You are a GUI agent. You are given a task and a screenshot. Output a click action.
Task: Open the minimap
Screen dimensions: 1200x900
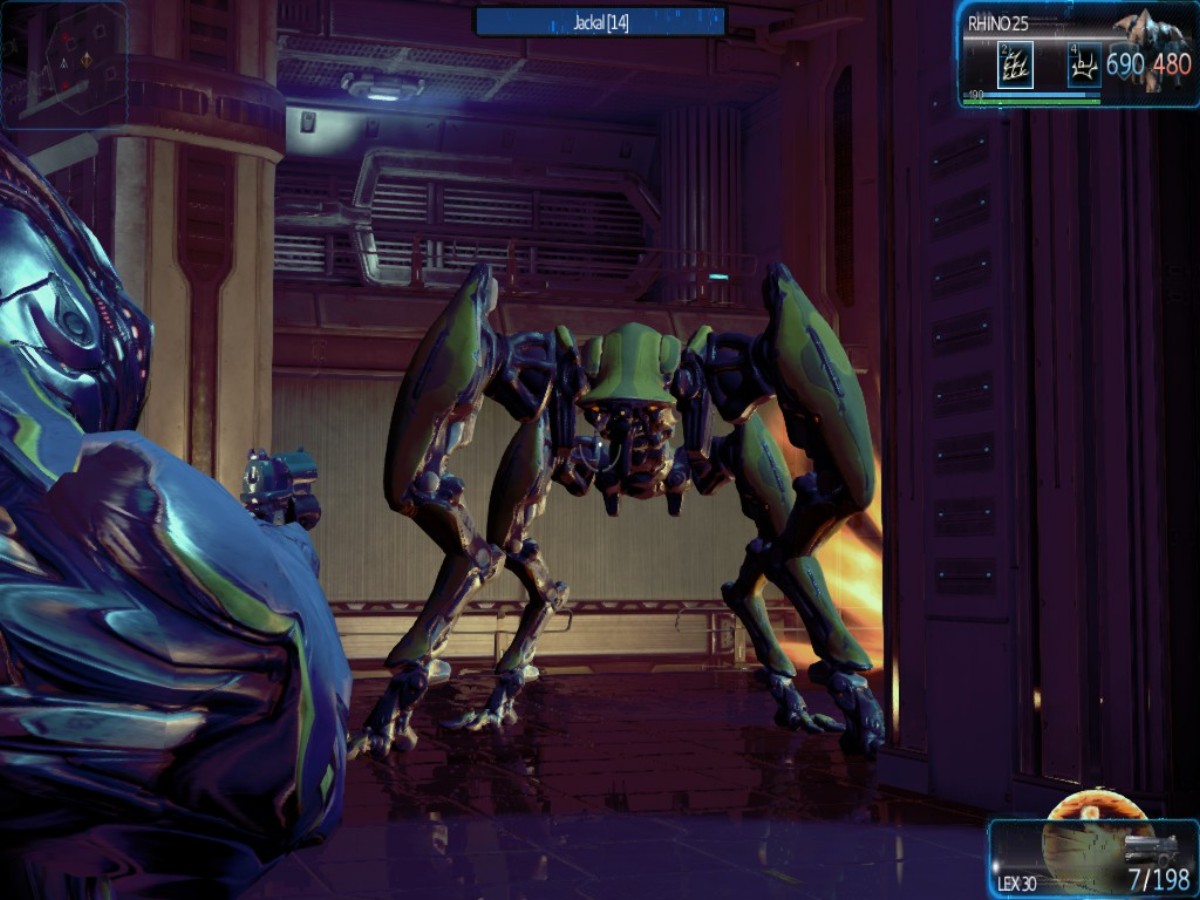pos(64,64)
